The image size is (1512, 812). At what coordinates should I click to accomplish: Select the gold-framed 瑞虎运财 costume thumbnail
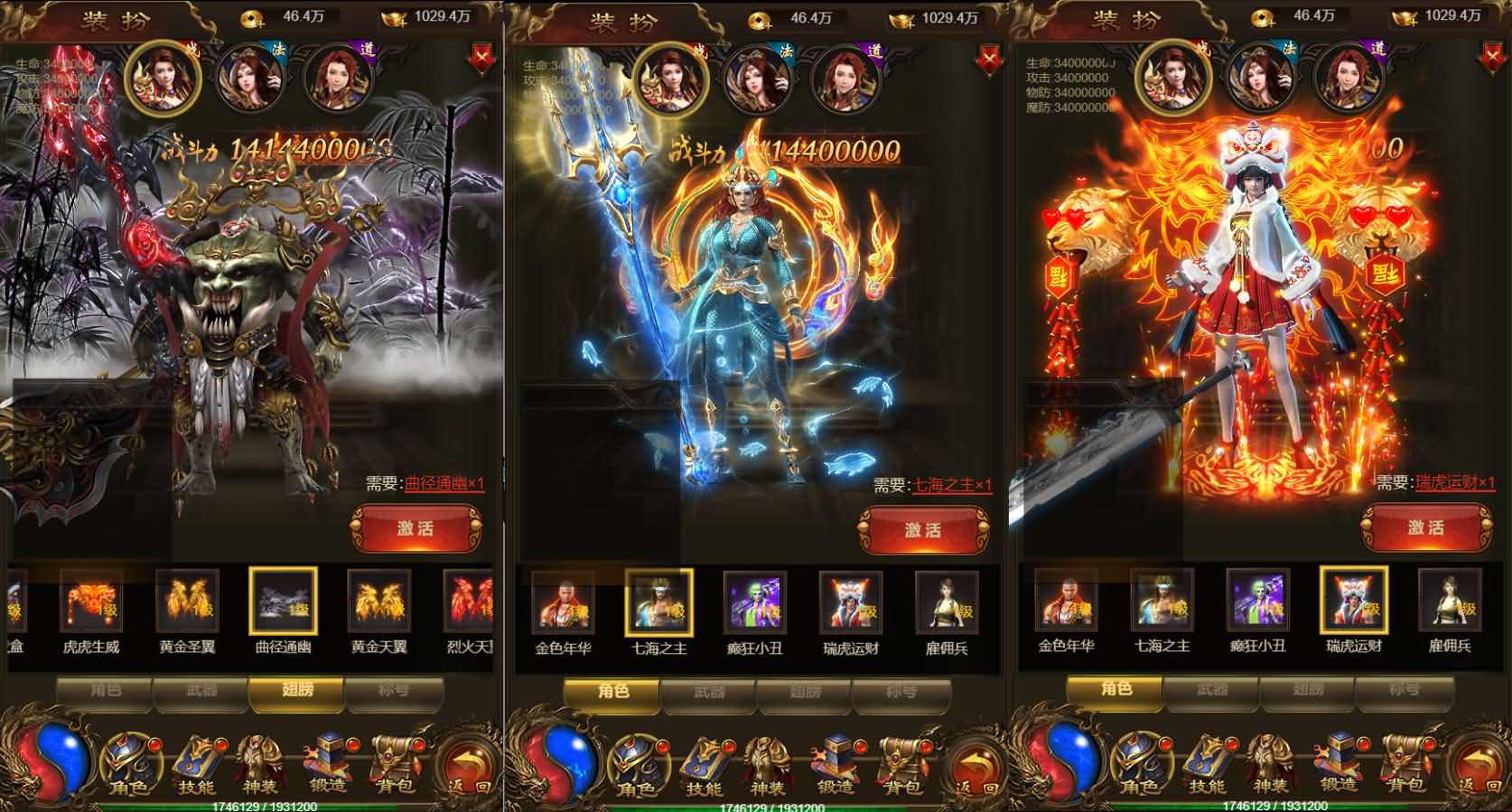pyautogui.click(x=1353, y=601)
